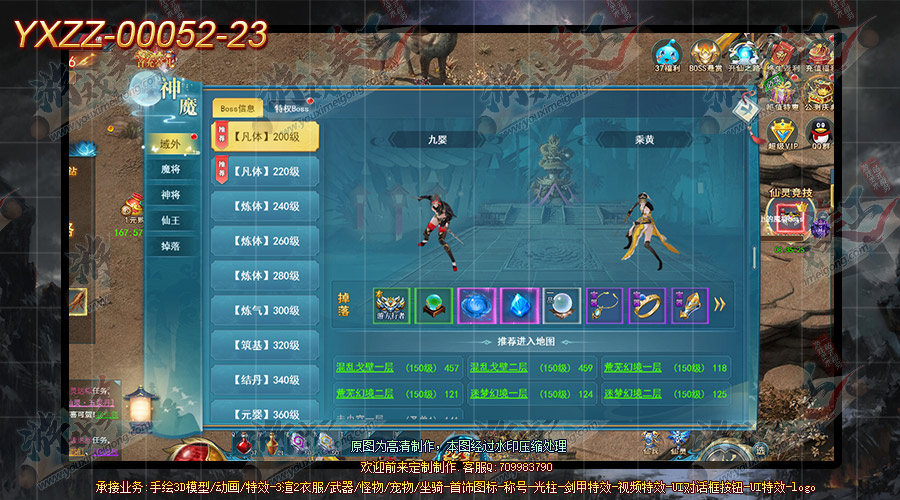Inspect the blue crystal drop item
The image size is (900, 500).
[517, 305]
